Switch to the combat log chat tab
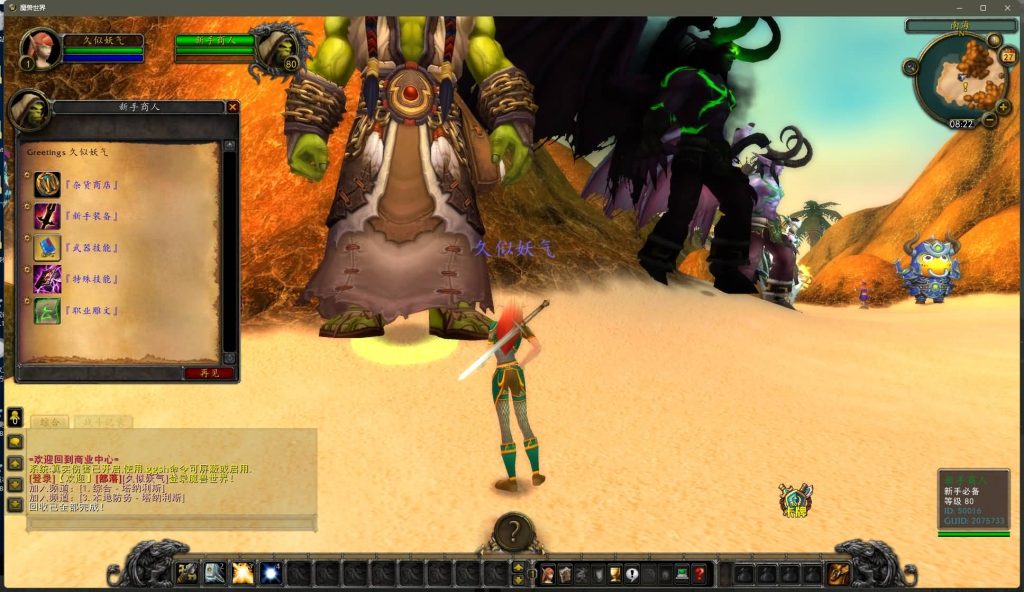The image size is (1024, 592). tap(102, 423)
